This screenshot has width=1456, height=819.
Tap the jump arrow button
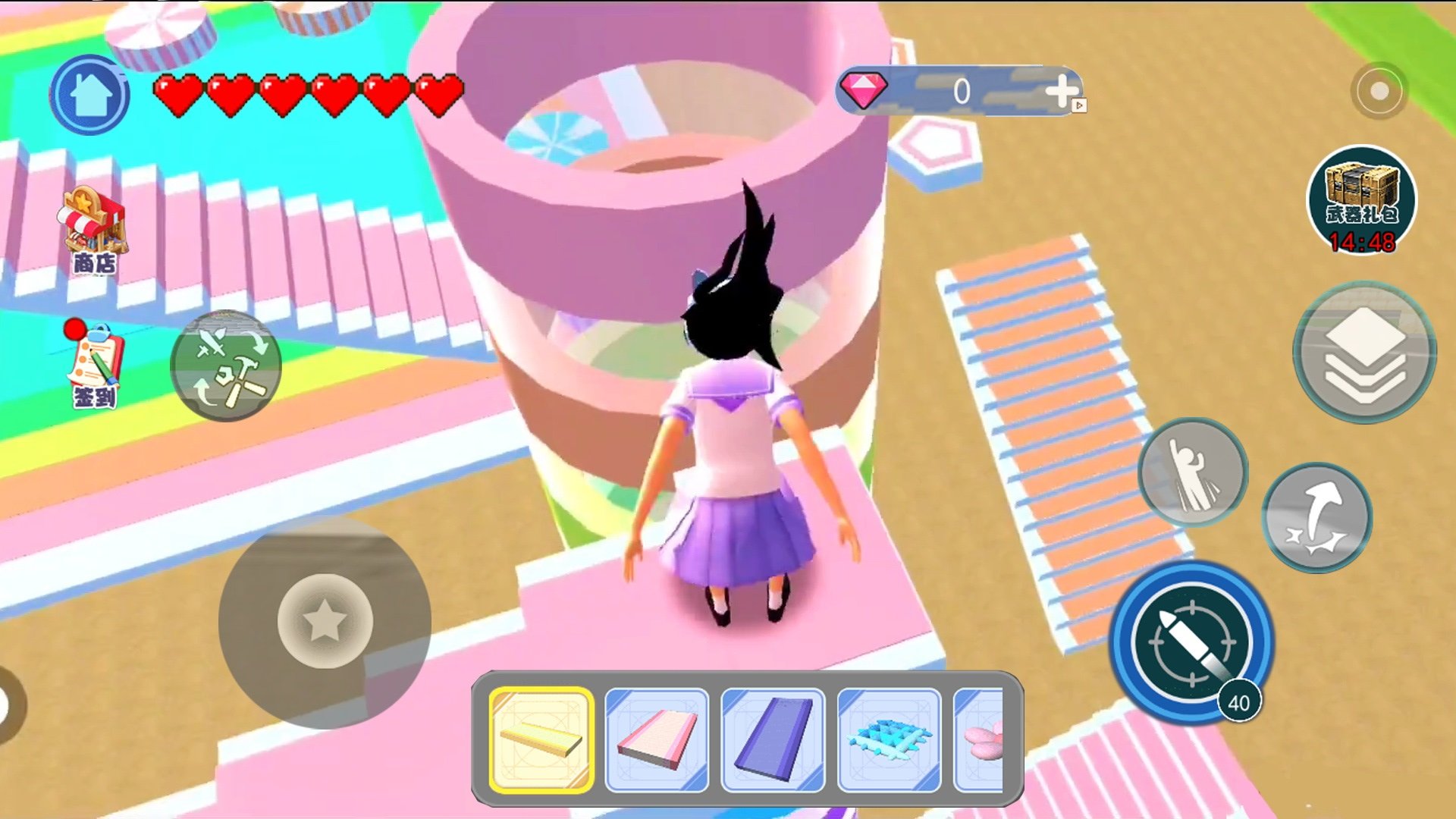[x=1316, y=517]
